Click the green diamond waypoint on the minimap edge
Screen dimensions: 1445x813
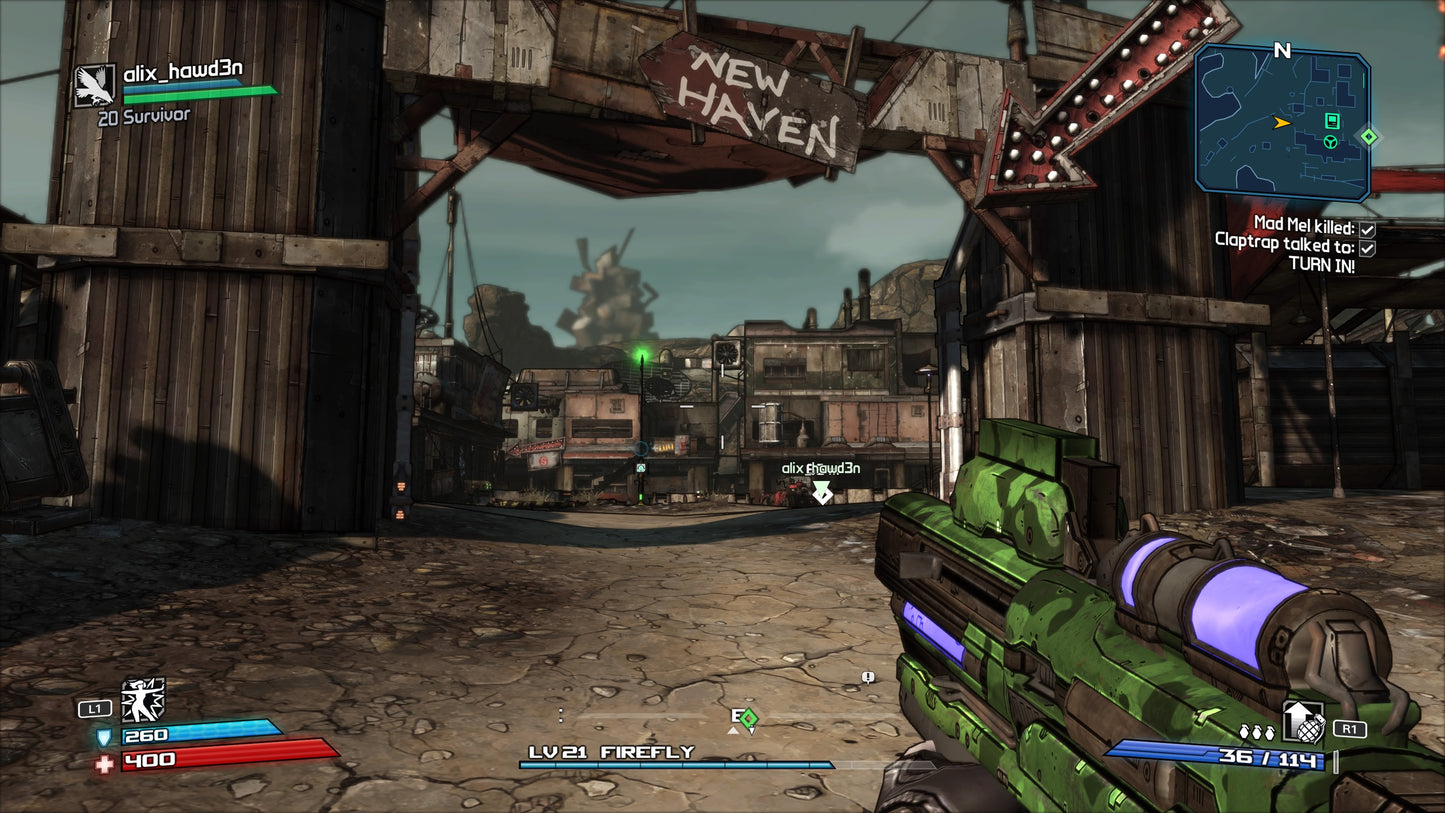(1369, 136)
